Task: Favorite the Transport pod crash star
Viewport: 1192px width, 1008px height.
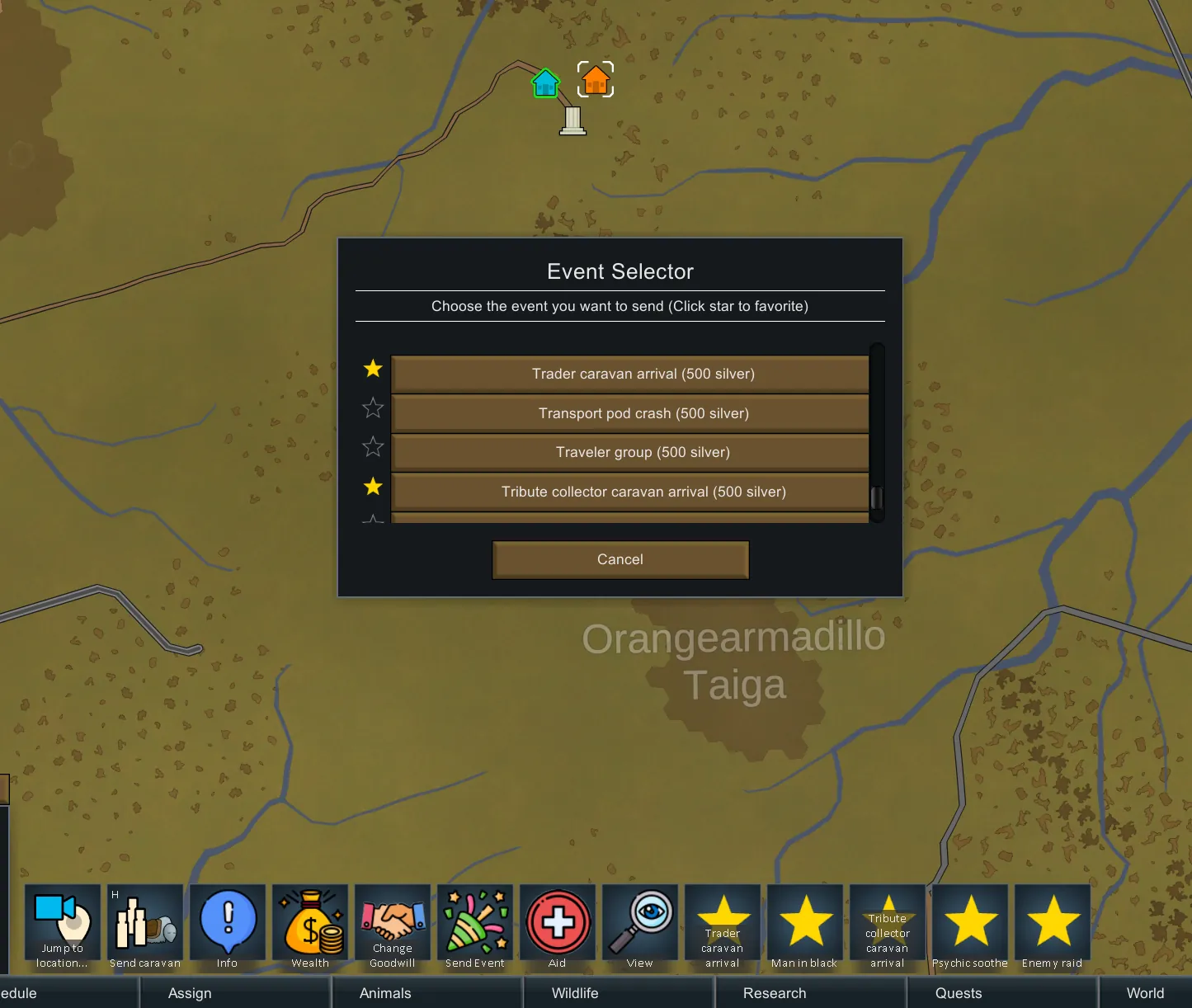Action: pos(373,407)
